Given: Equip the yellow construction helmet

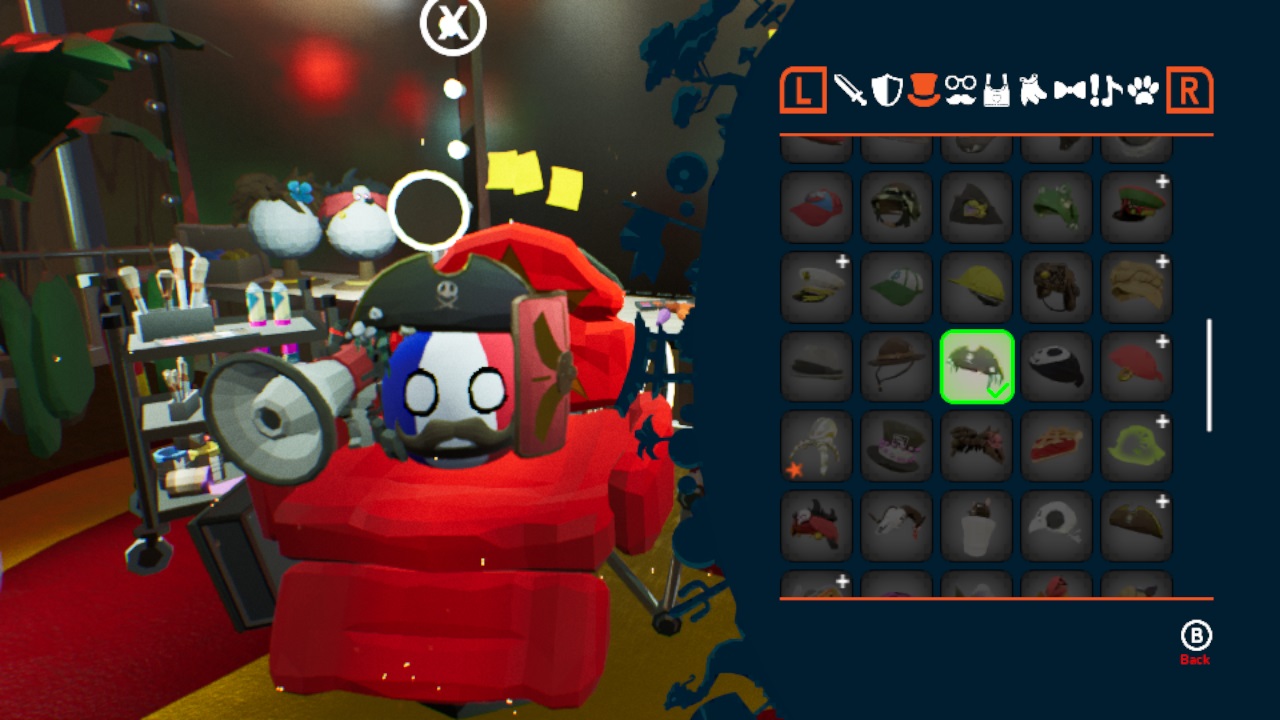Looking at the screenshot, I should (x=977, y=287).
